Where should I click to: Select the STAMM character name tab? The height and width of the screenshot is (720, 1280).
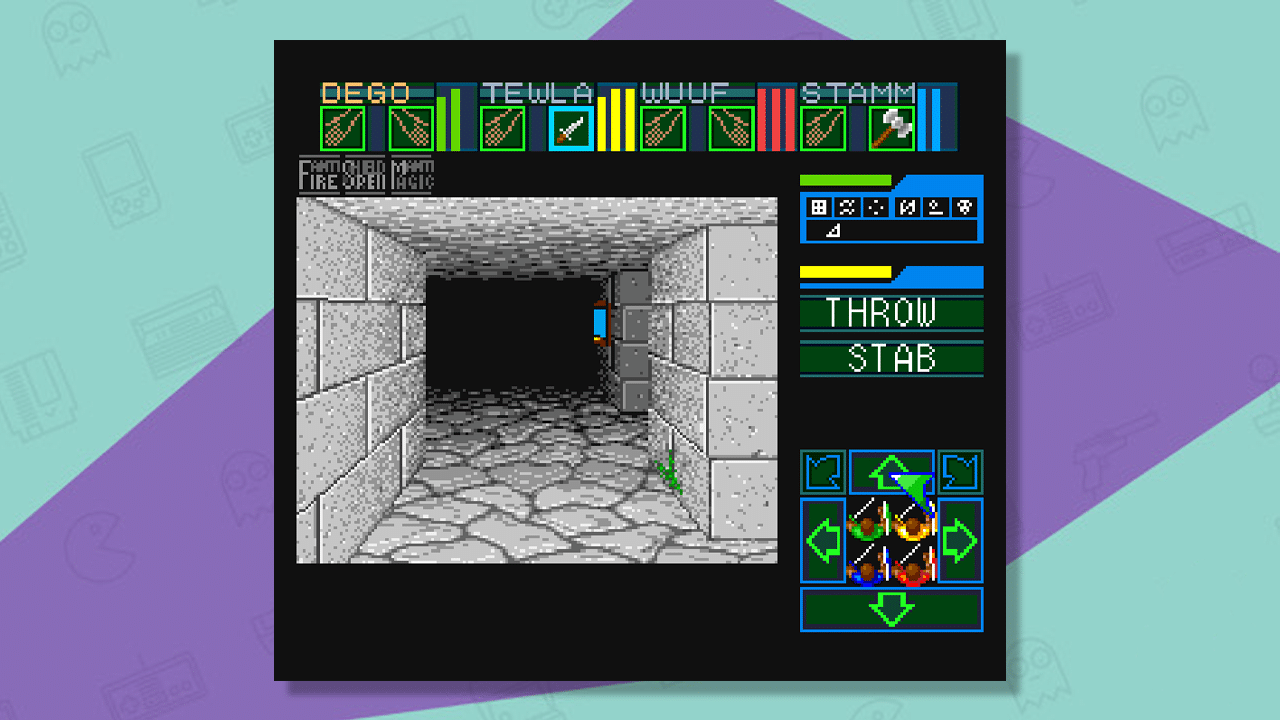(855, 92)
